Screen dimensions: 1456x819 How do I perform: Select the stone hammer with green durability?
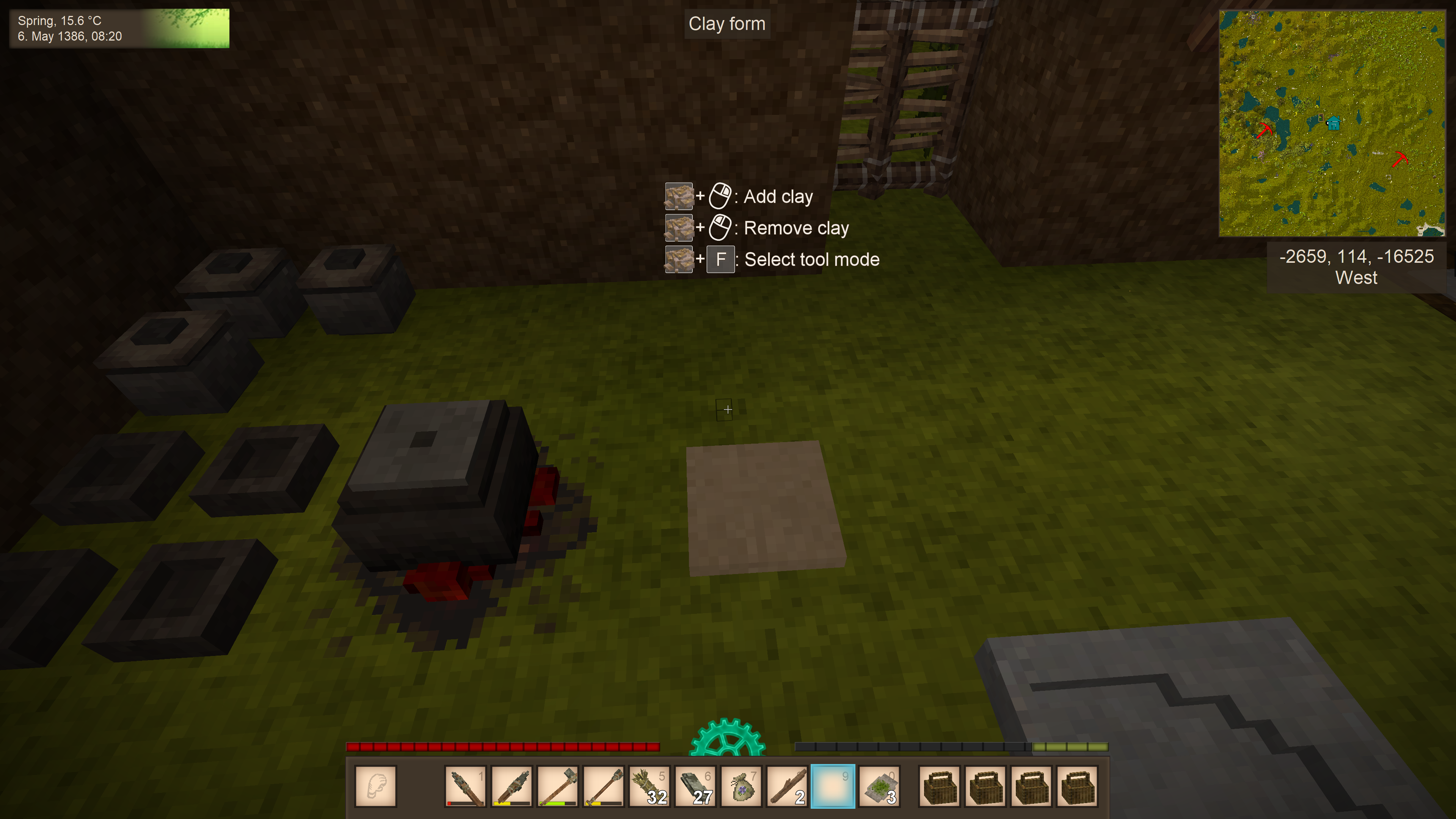[557, 786]
